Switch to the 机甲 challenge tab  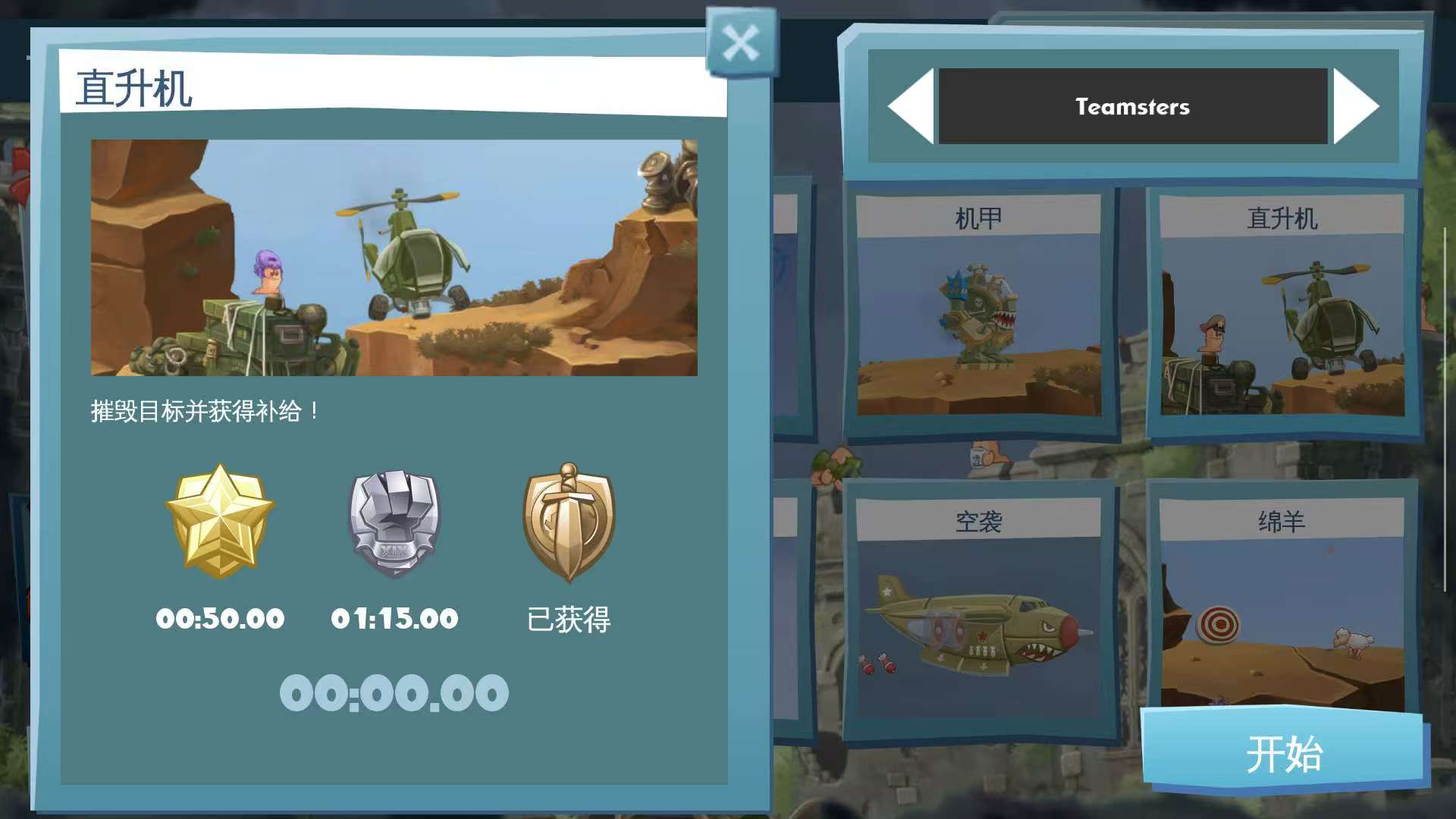tap(978, 216)
